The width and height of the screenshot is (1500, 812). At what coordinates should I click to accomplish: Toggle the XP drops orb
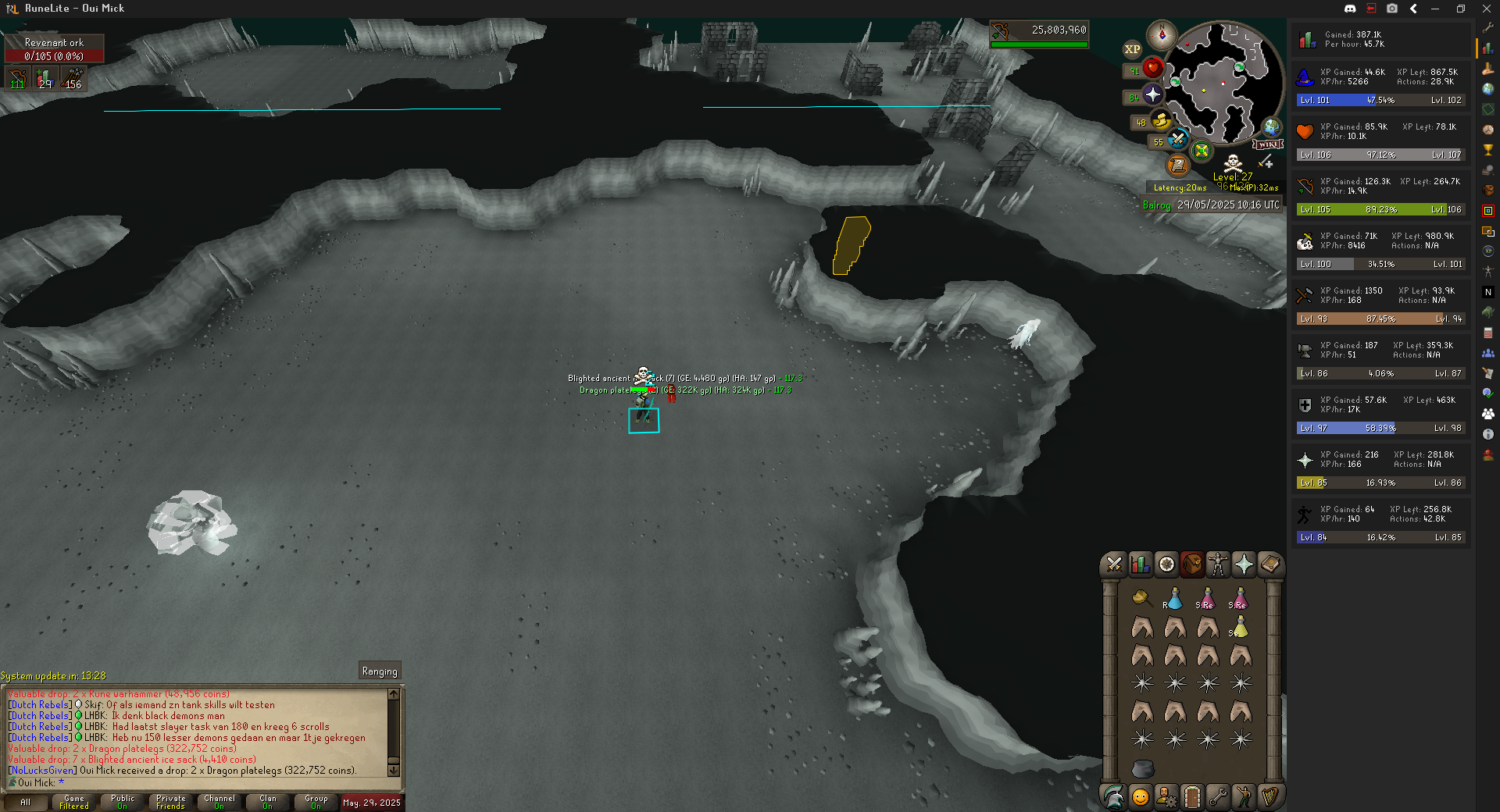1132,49
